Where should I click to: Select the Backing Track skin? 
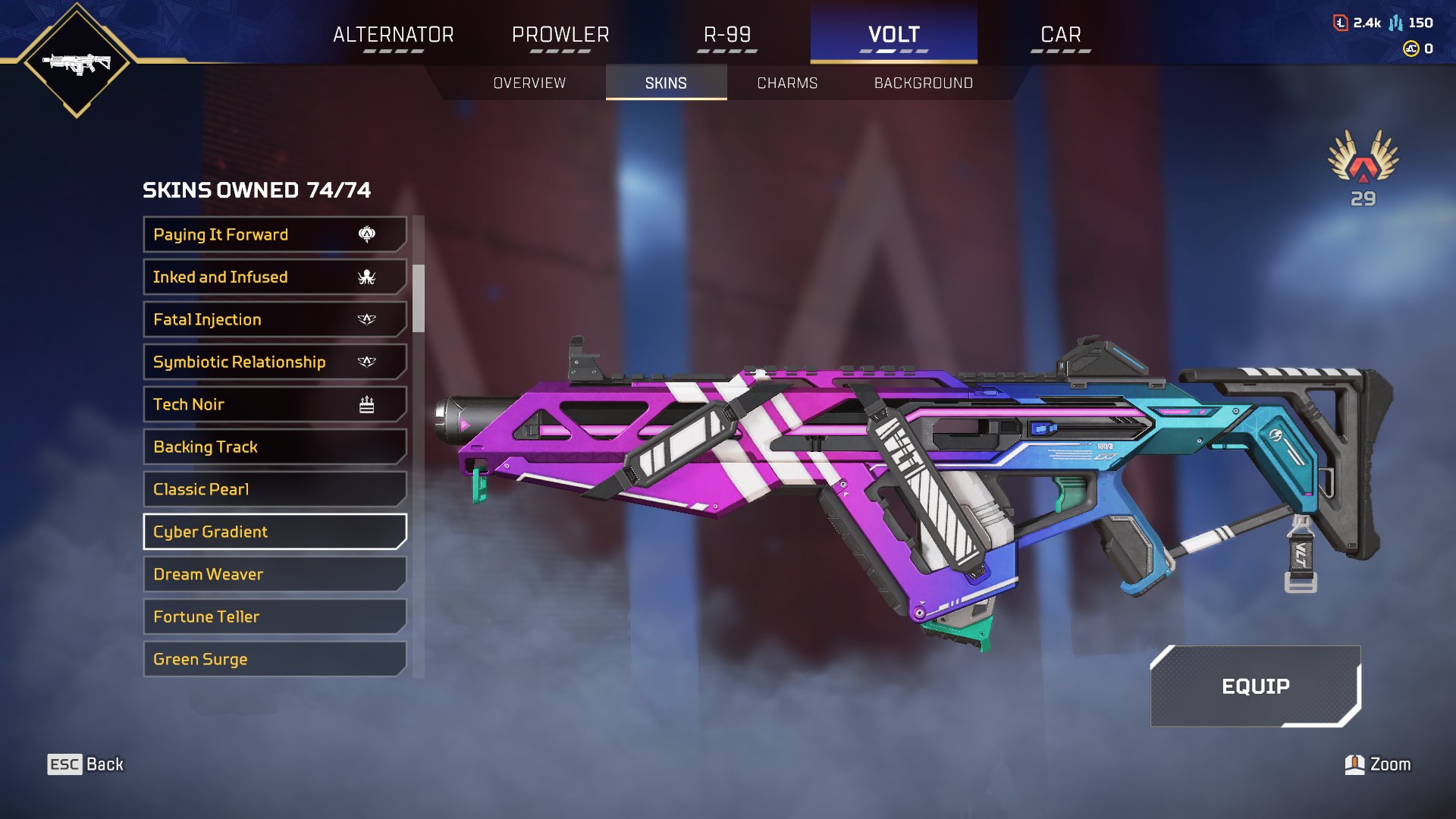click(275, 447)
